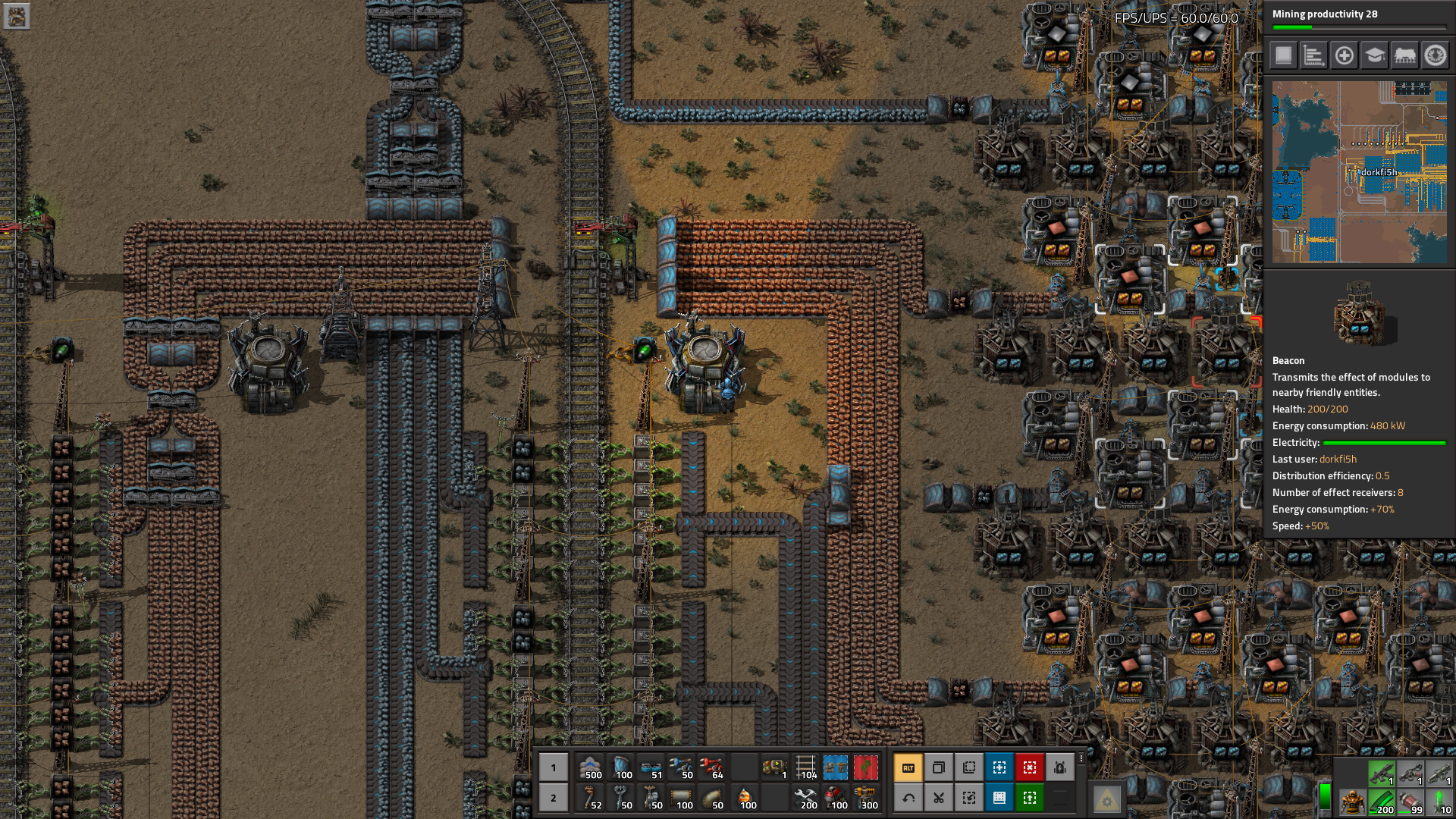Select the red deconstruction planner shortcut

click(x=1030, y=768)
